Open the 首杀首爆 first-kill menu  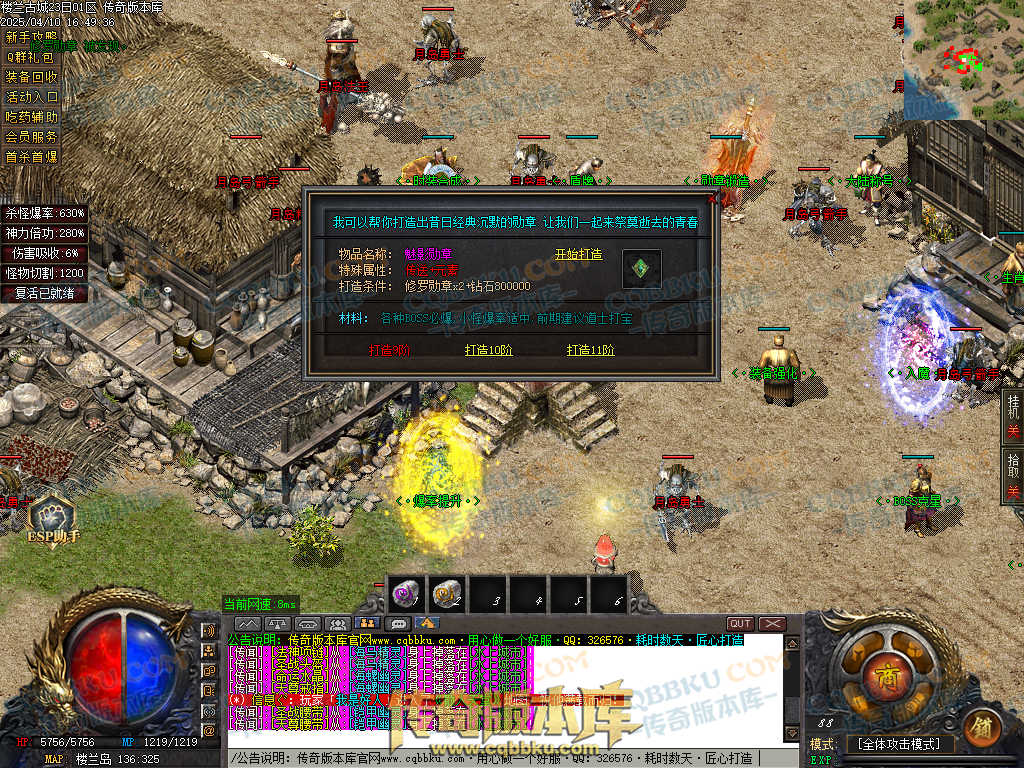(x=32, y=157)
